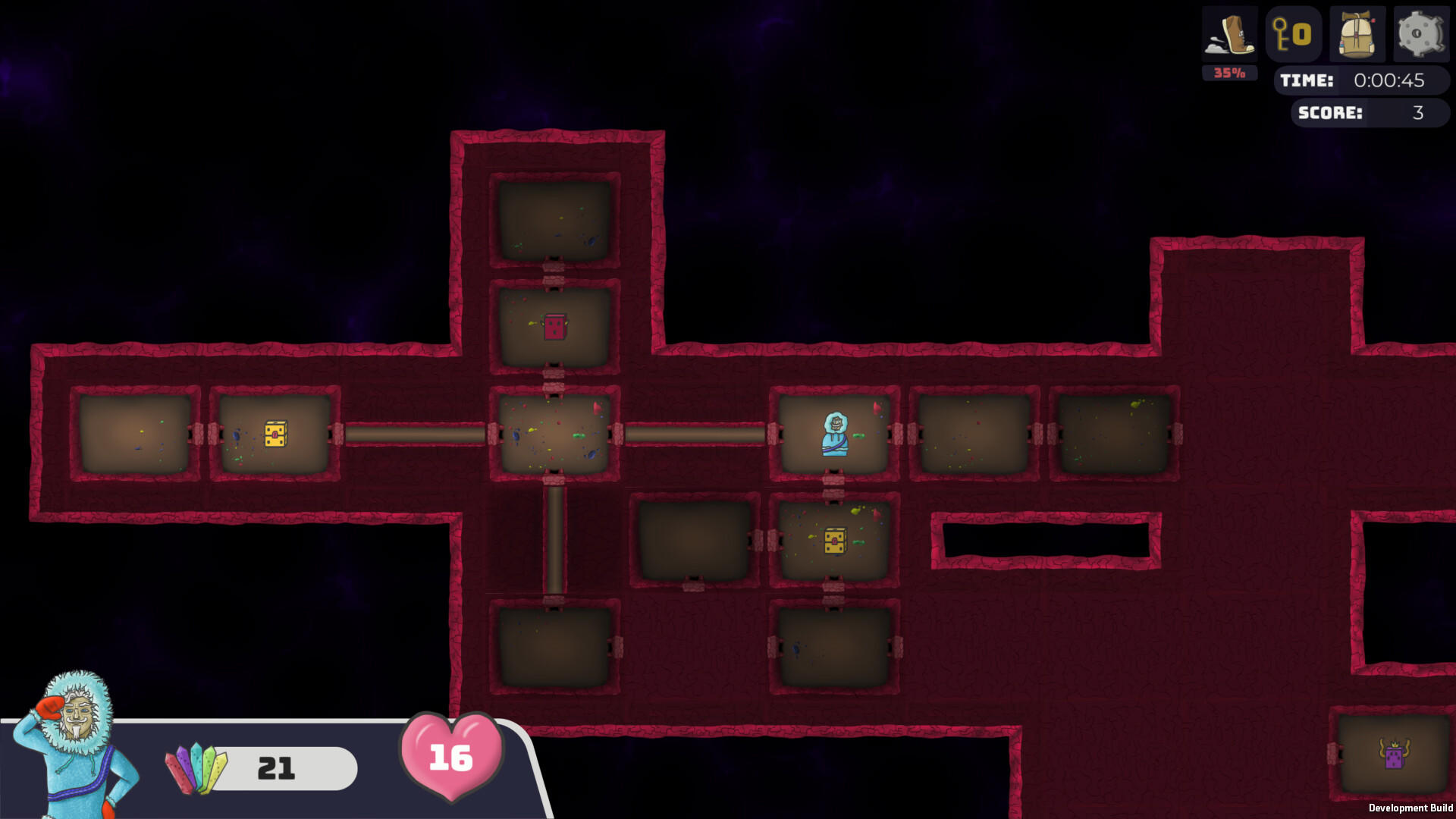This screenshot has width=1456, height=819.
Task: Click the 35% speed percentage label
Action: (x=1229, y=73)
